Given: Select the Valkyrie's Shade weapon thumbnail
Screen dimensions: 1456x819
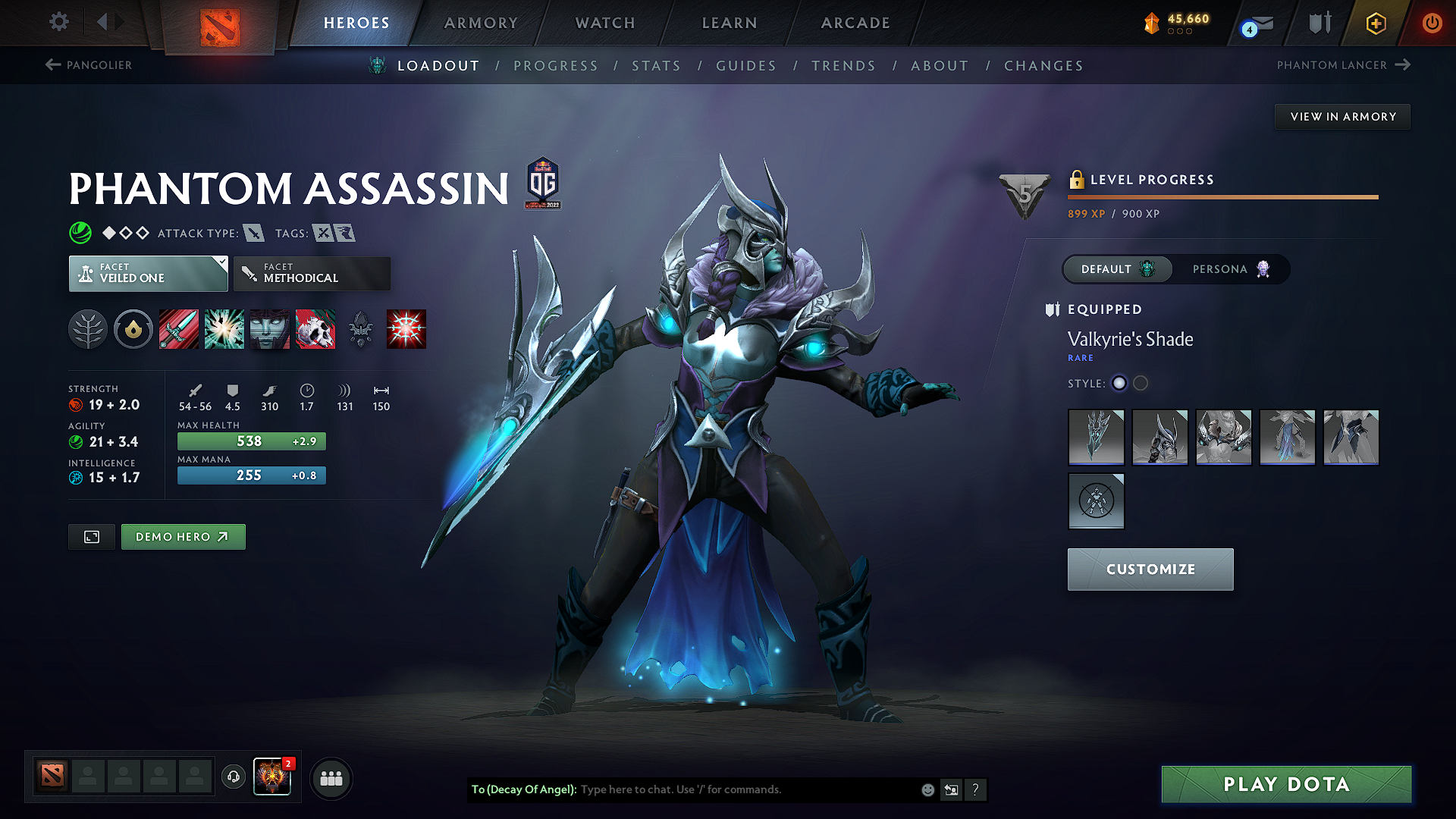Looking at the screenshot, I should point(1096,438).
